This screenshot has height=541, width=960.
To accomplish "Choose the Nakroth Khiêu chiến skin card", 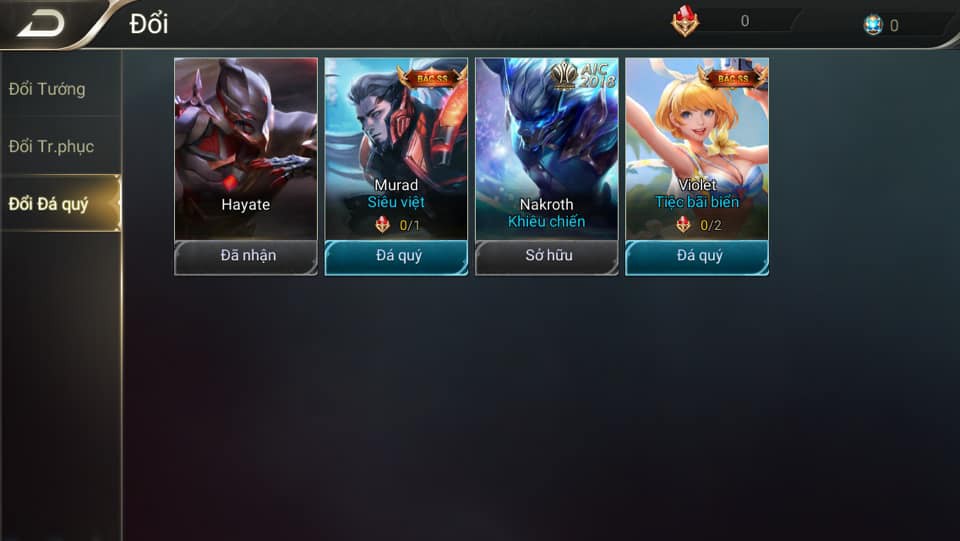I will (546, 148).
